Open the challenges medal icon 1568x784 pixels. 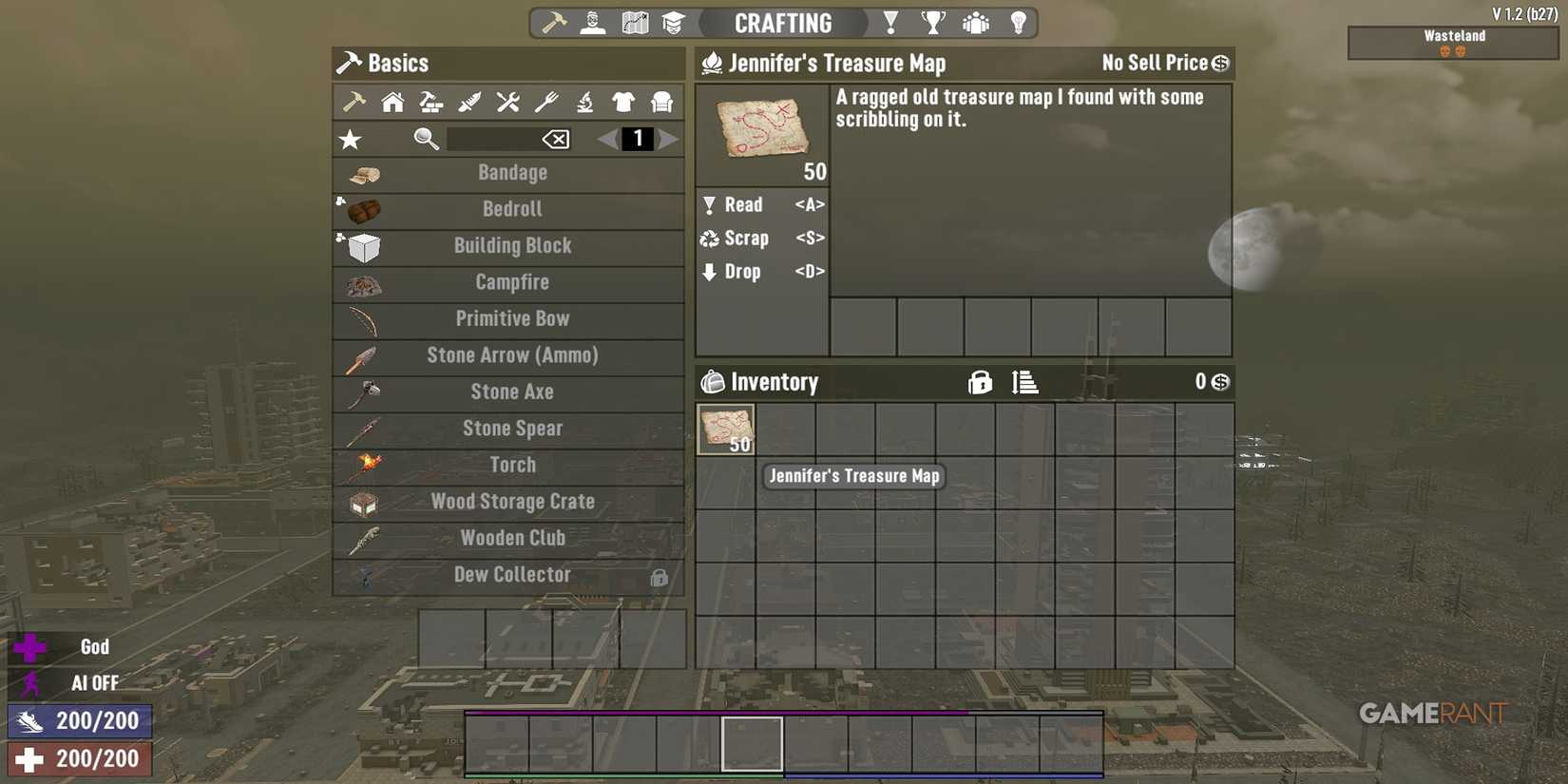tap(889, 22)
